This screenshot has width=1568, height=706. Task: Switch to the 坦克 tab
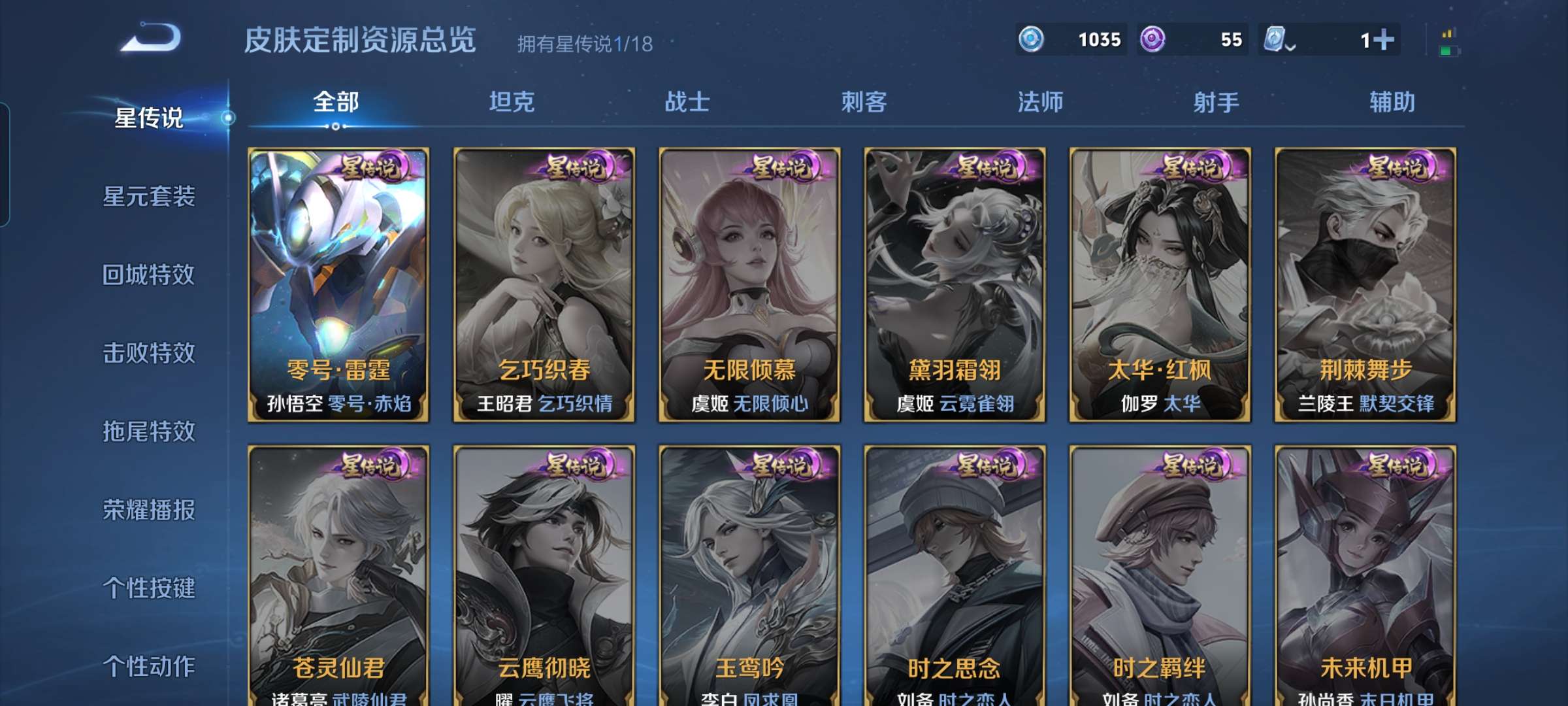(x=511, y=103)
